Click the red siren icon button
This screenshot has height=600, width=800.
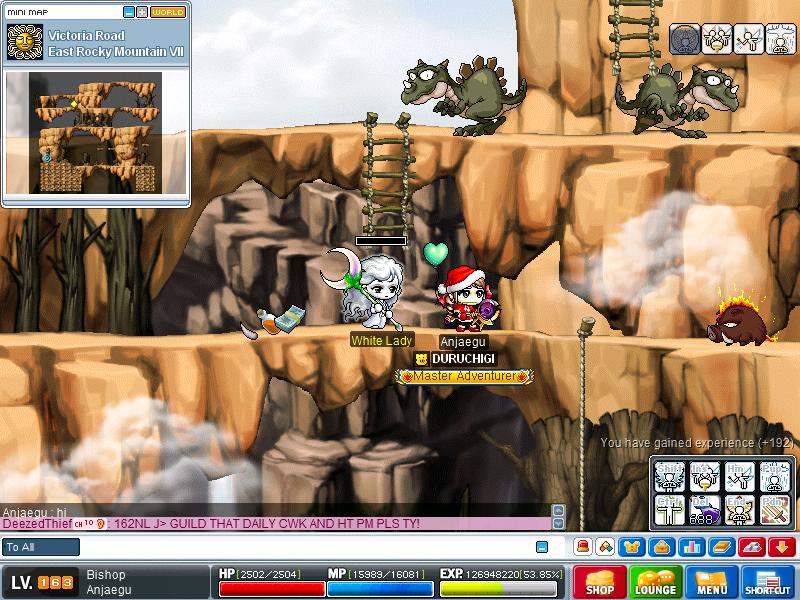pyautogui.click(x=583, y=547)
